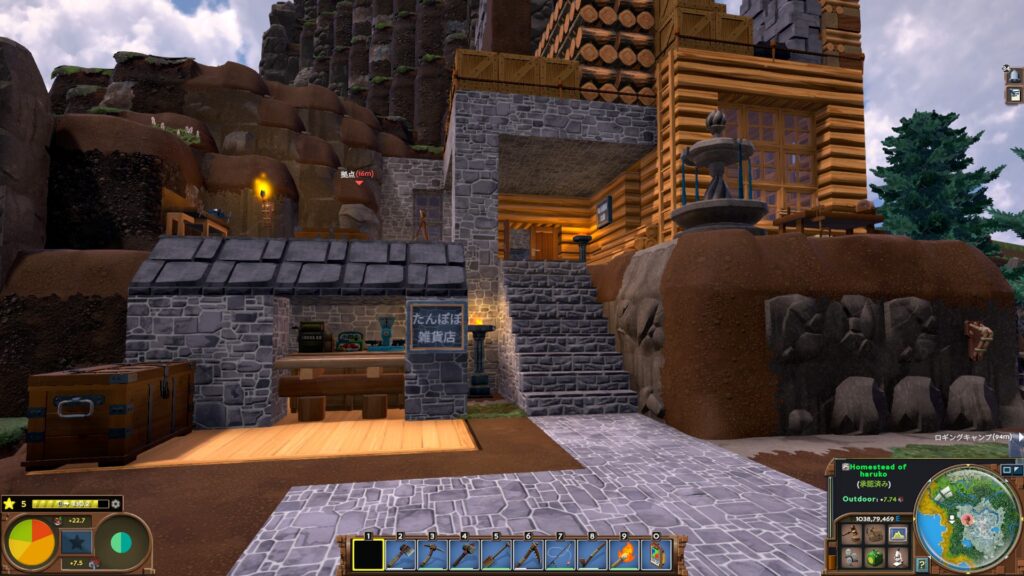Screen dimensions: 1024x576
Task: Select the axe in hotbar slot 2
Action: [x=400, y=553]
